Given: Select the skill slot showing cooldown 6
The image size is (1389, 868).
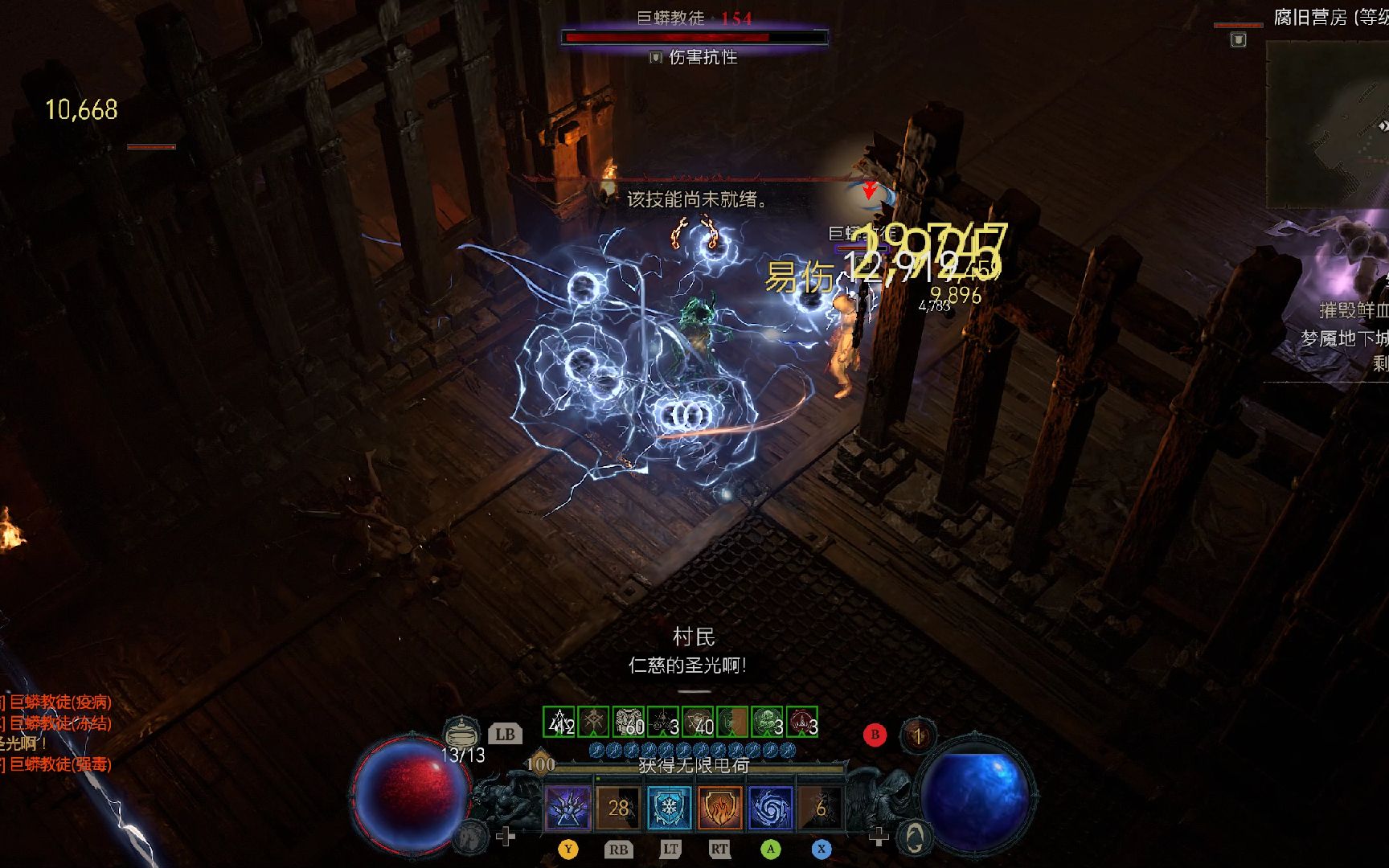Looking at the screenshot, I should 821,807.
